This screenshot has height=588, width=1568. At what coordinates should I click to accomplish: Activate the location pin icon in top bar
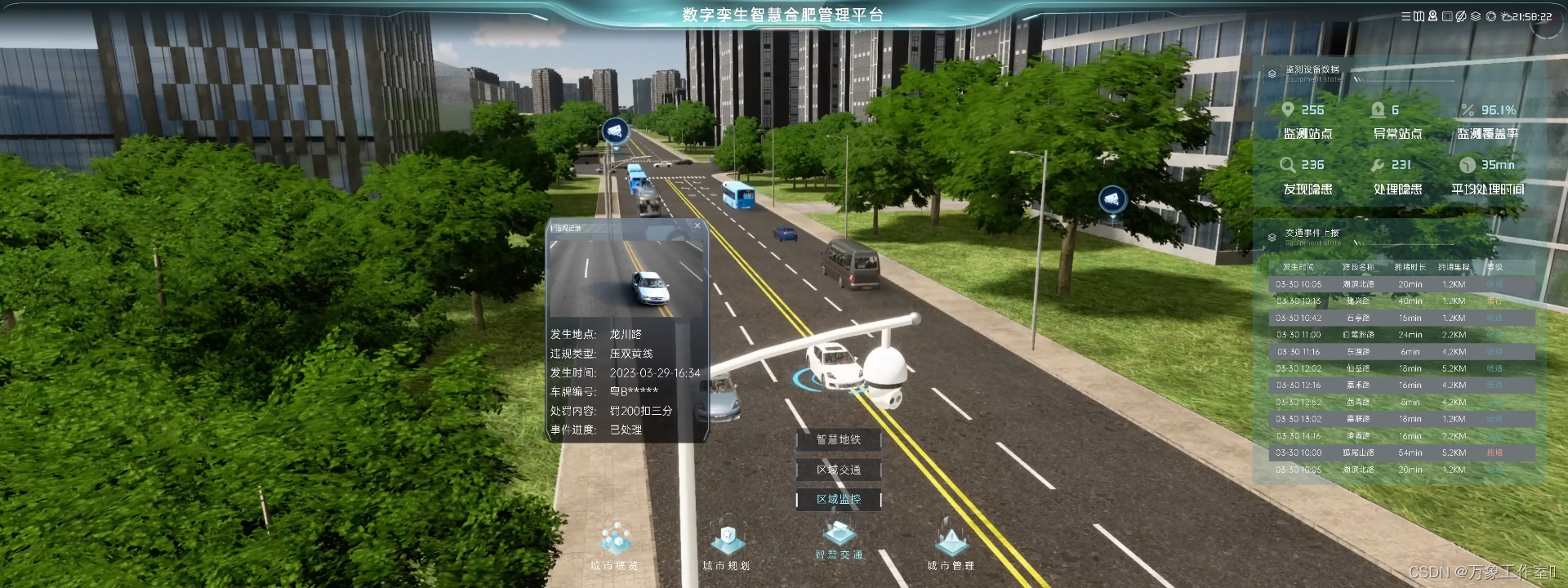[1432, 16]
